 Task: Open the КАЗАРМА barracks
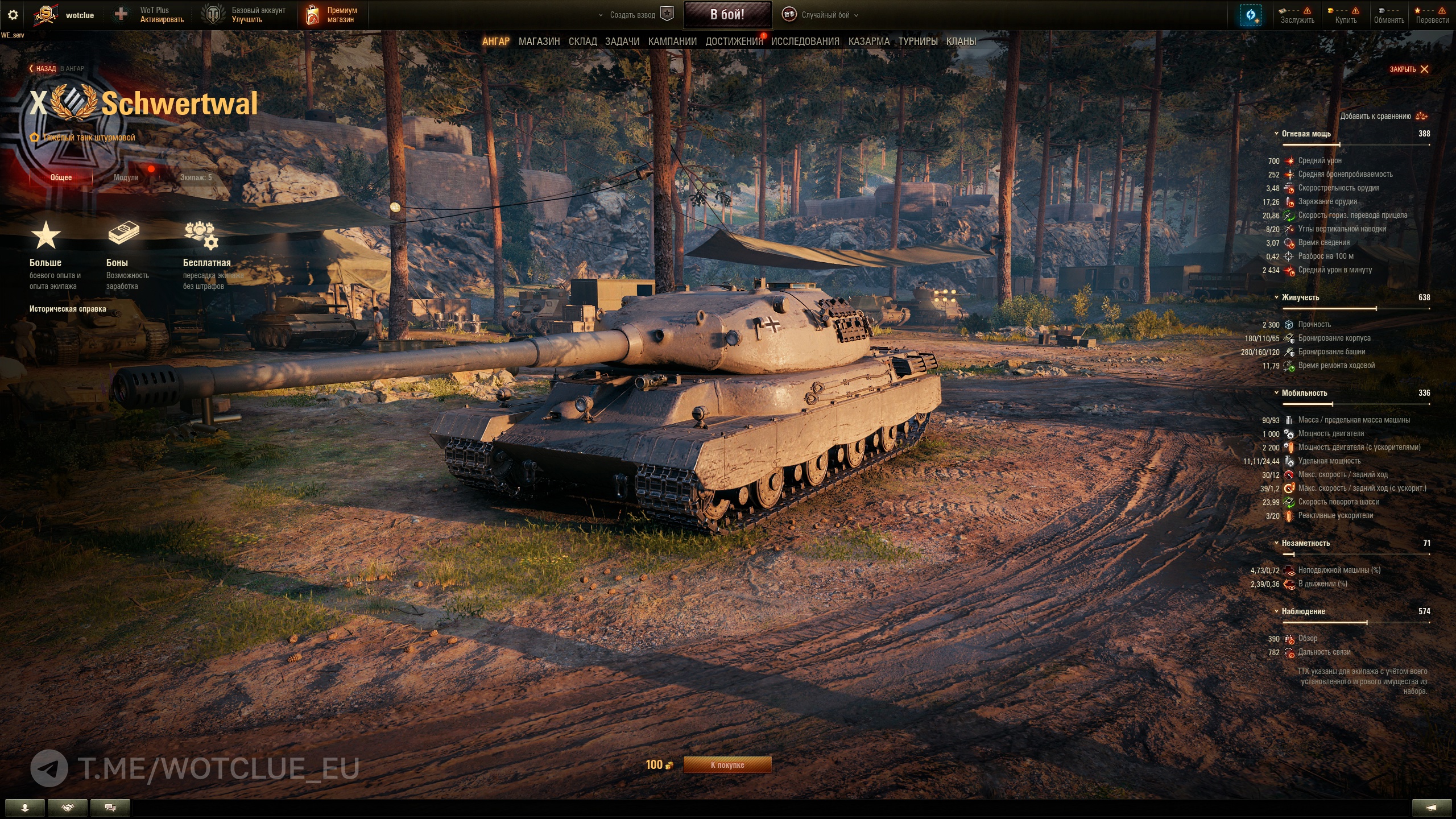[868, 42]
